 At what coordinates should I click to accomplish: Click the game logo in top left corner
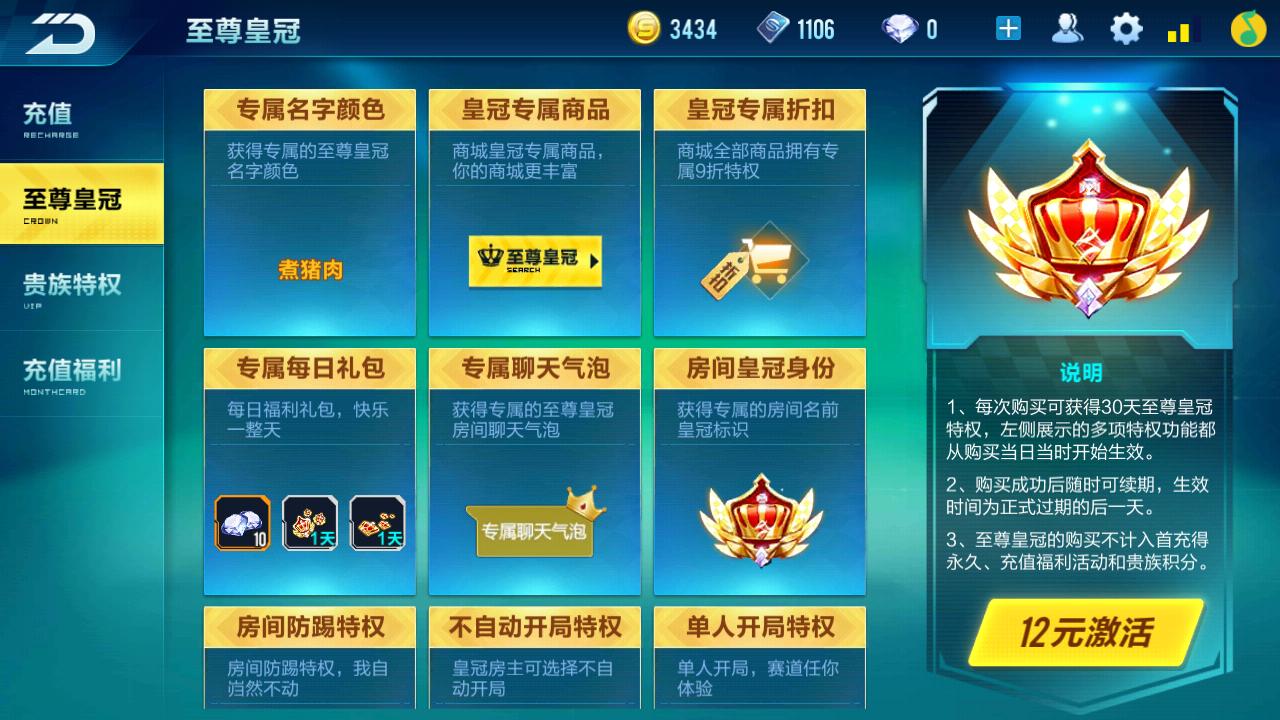(x=60, y=30)
